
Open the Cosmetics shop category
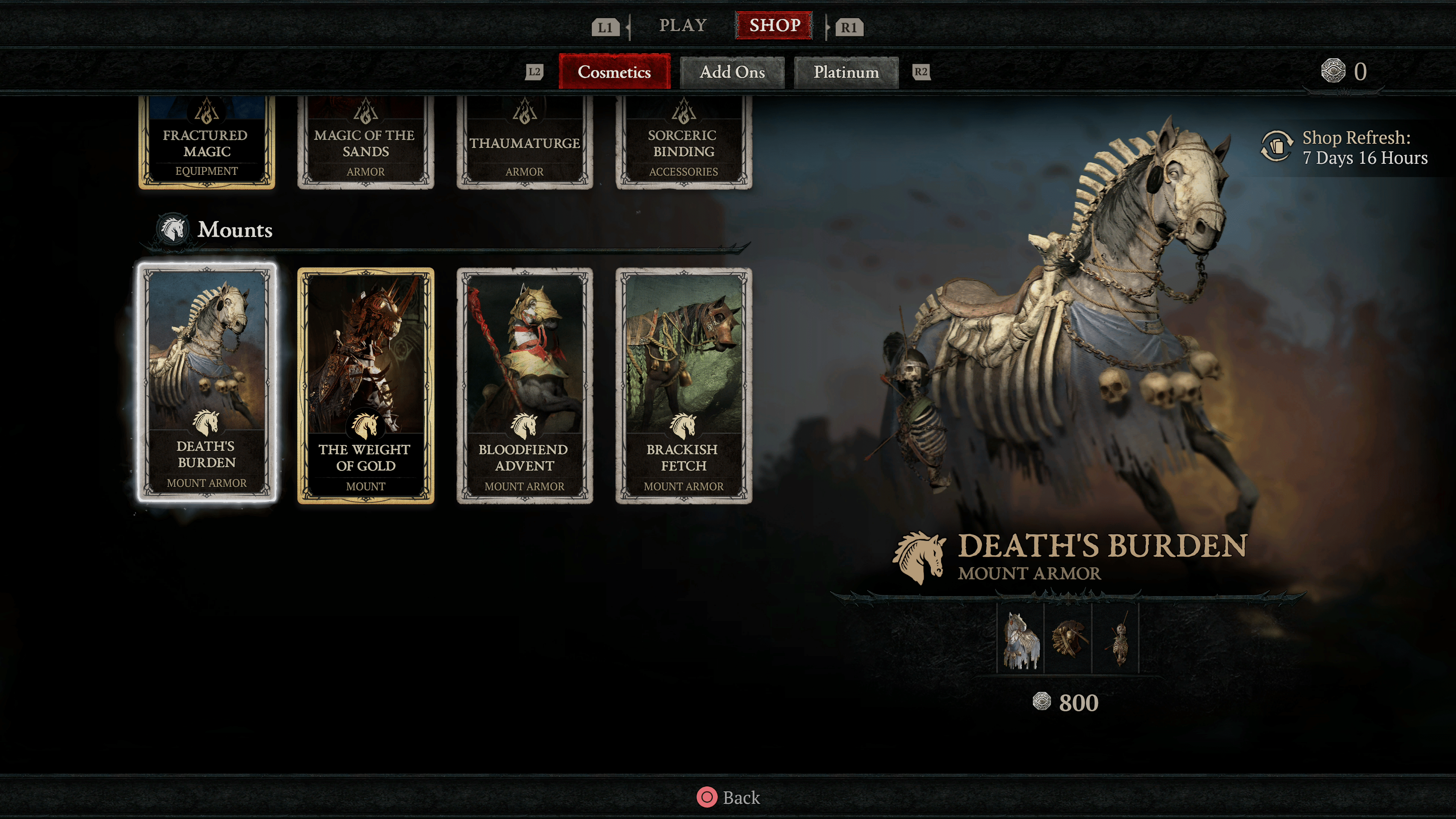[x=614, y=72]
